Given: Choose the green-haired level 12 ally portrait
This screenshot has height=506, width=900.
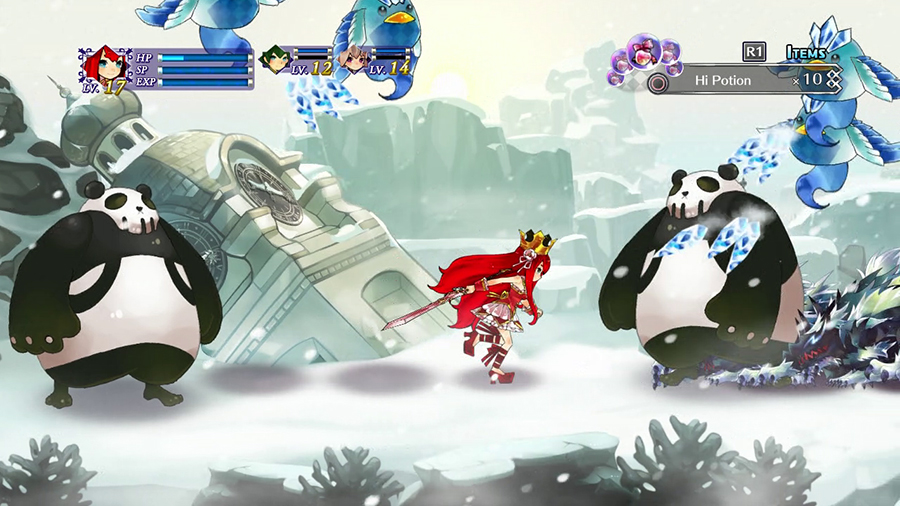Looking at the screenshot, I should coord(274,61).
